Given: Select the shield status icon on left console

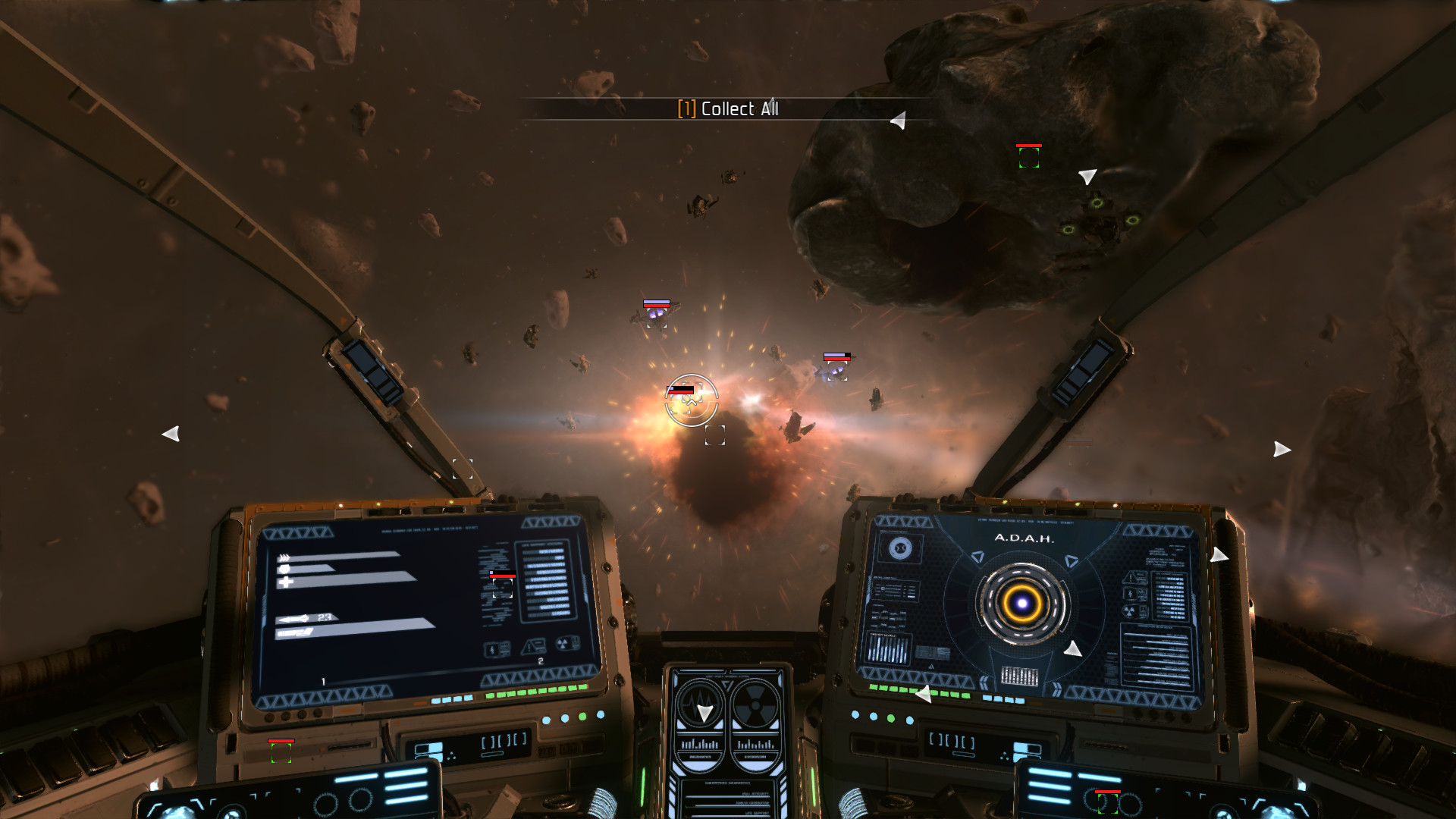Looking at the screenshot, I should [283, 570].
